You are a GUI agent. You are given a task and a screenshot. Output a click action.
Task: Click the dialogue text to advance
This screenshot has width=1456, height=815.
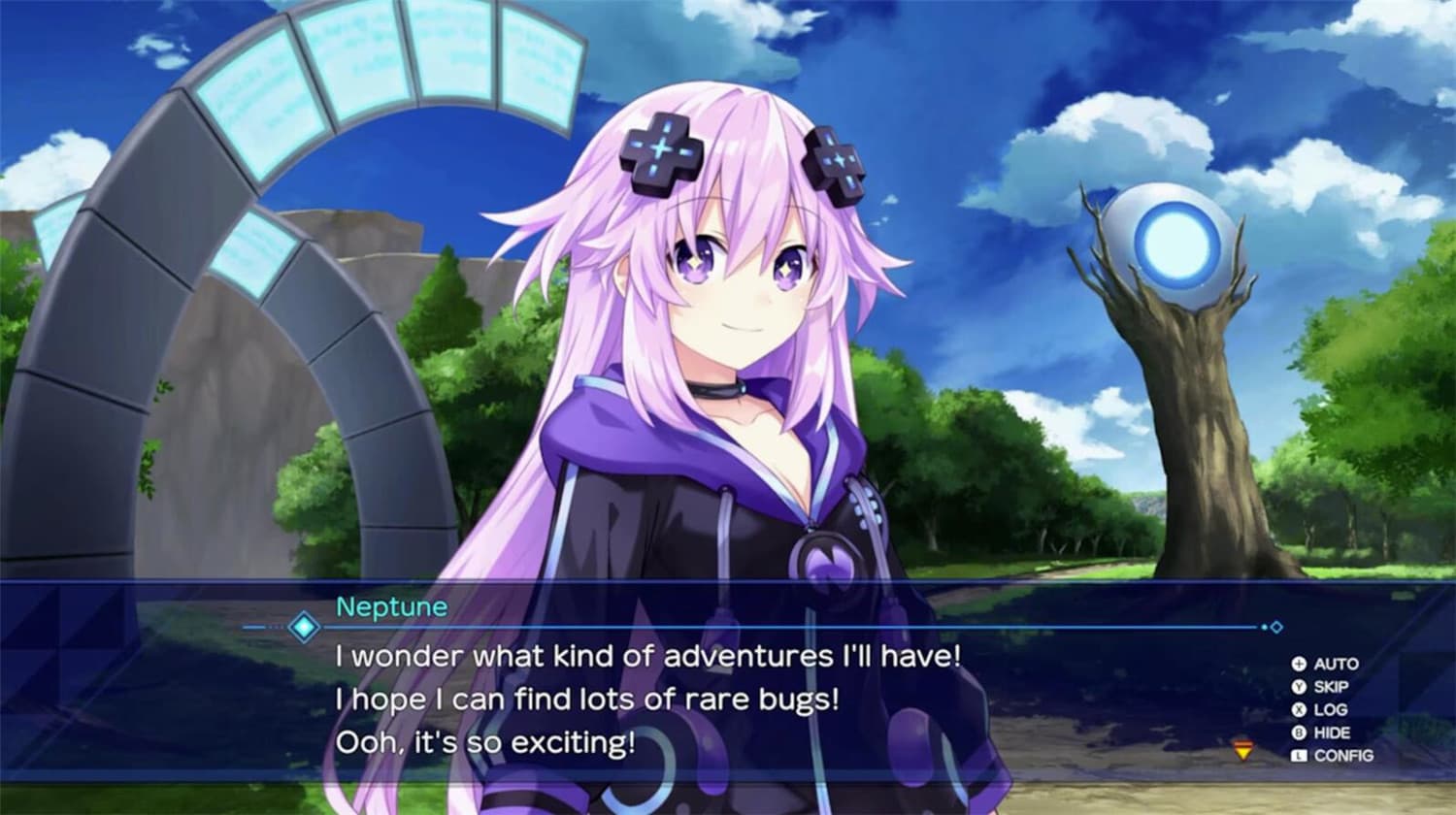pos(641,658)
